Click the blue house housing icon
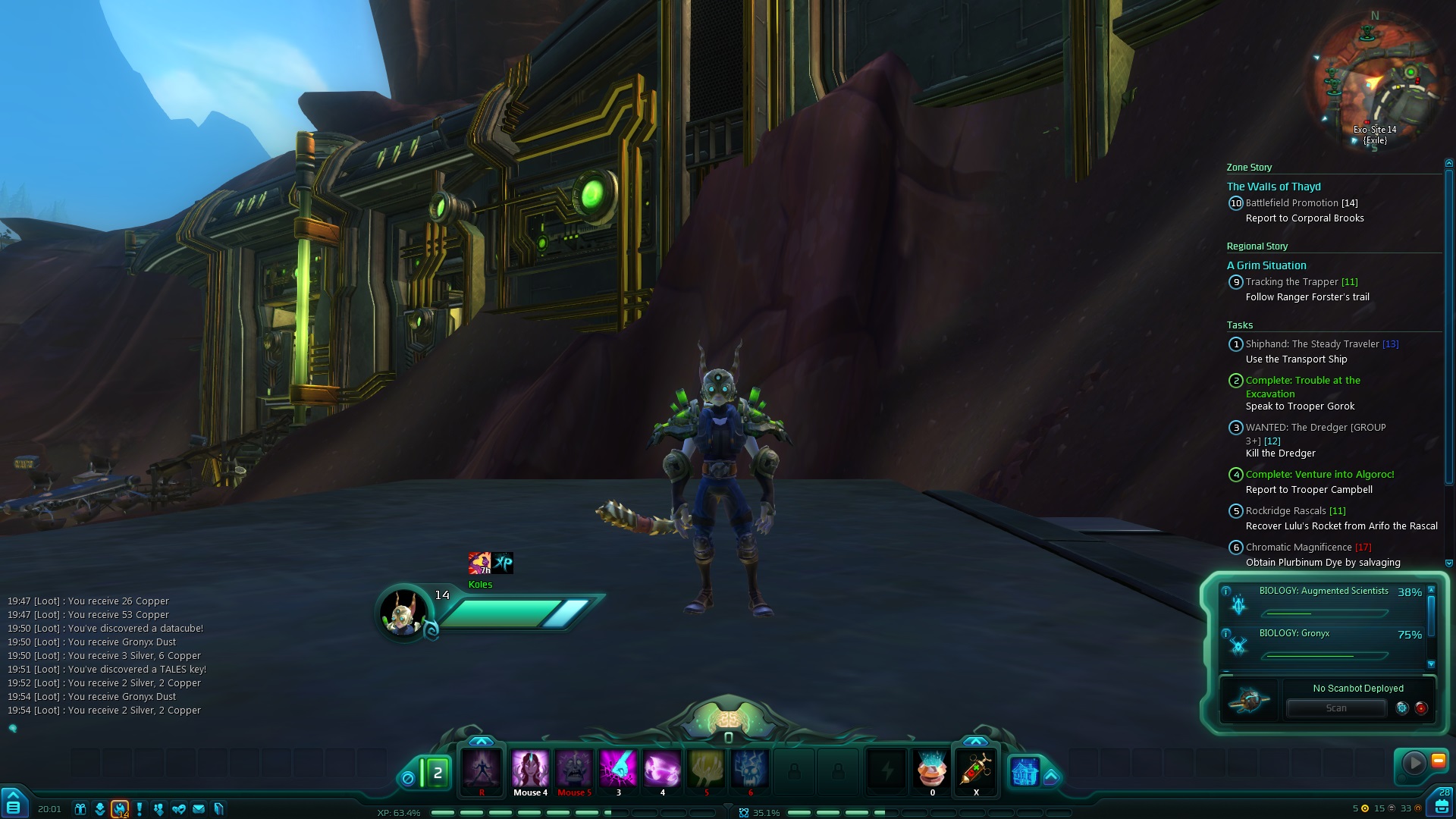The image size is (1456, 819). [x=1025, y=773]
